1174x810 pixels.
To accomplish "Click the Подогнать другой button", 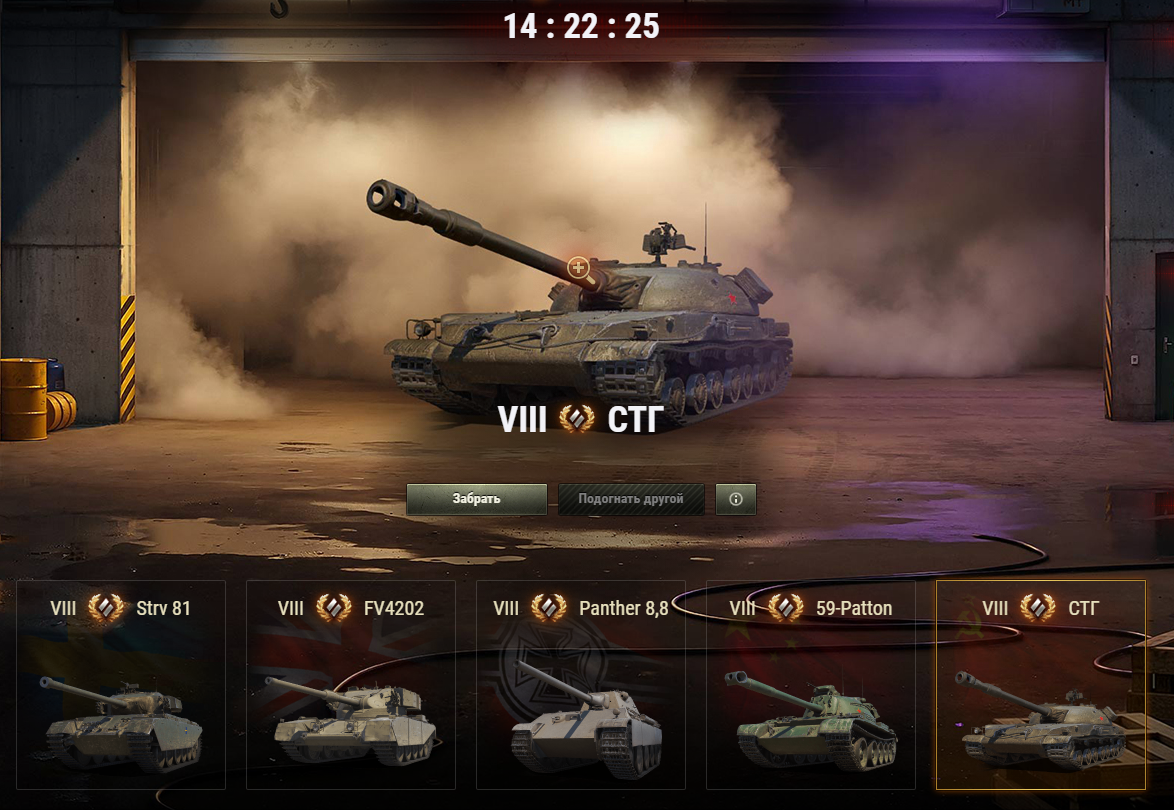I will [631, 499].
